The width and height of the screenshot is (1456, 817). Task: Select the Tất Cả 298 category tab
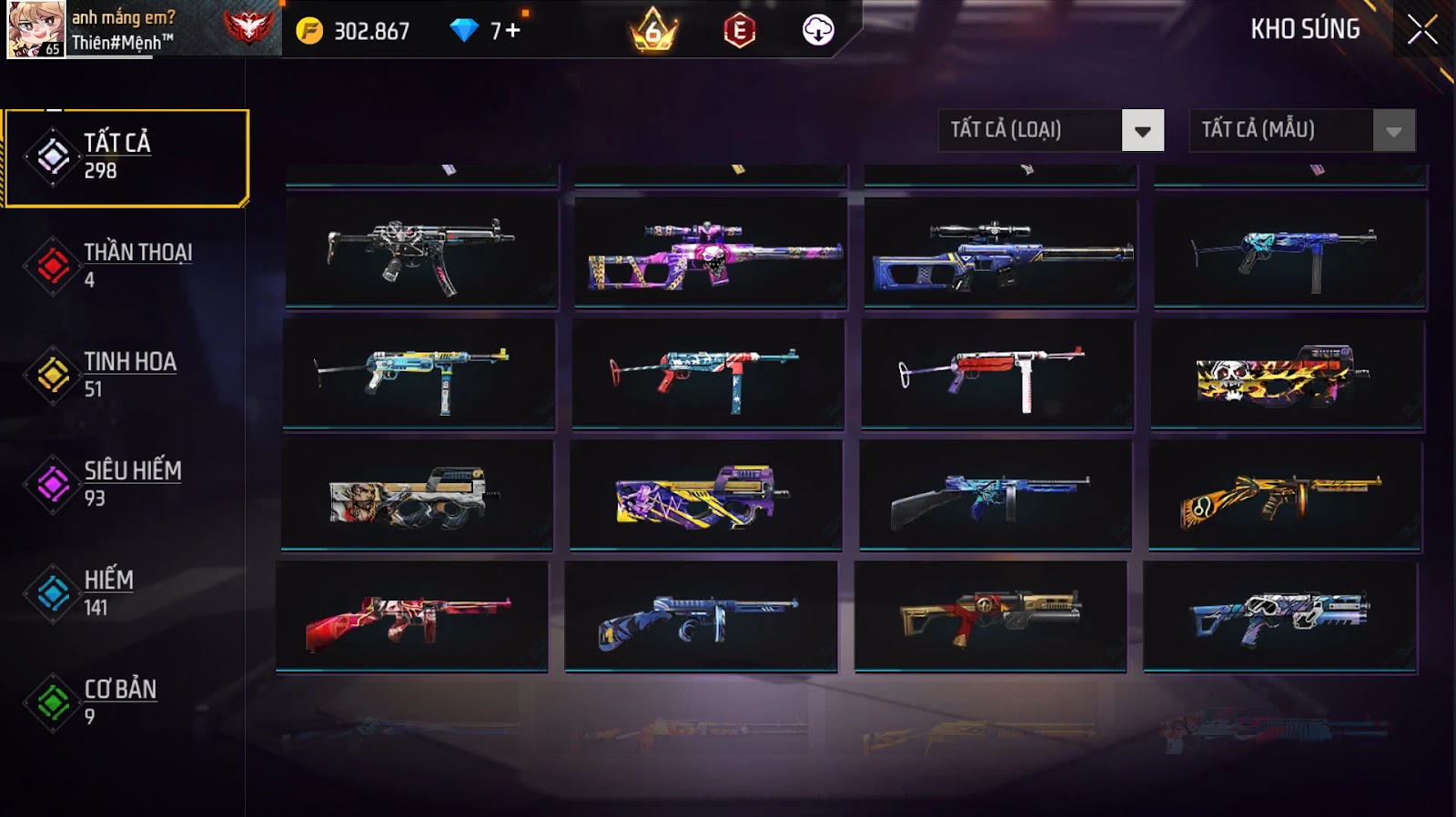pos(126,156)
